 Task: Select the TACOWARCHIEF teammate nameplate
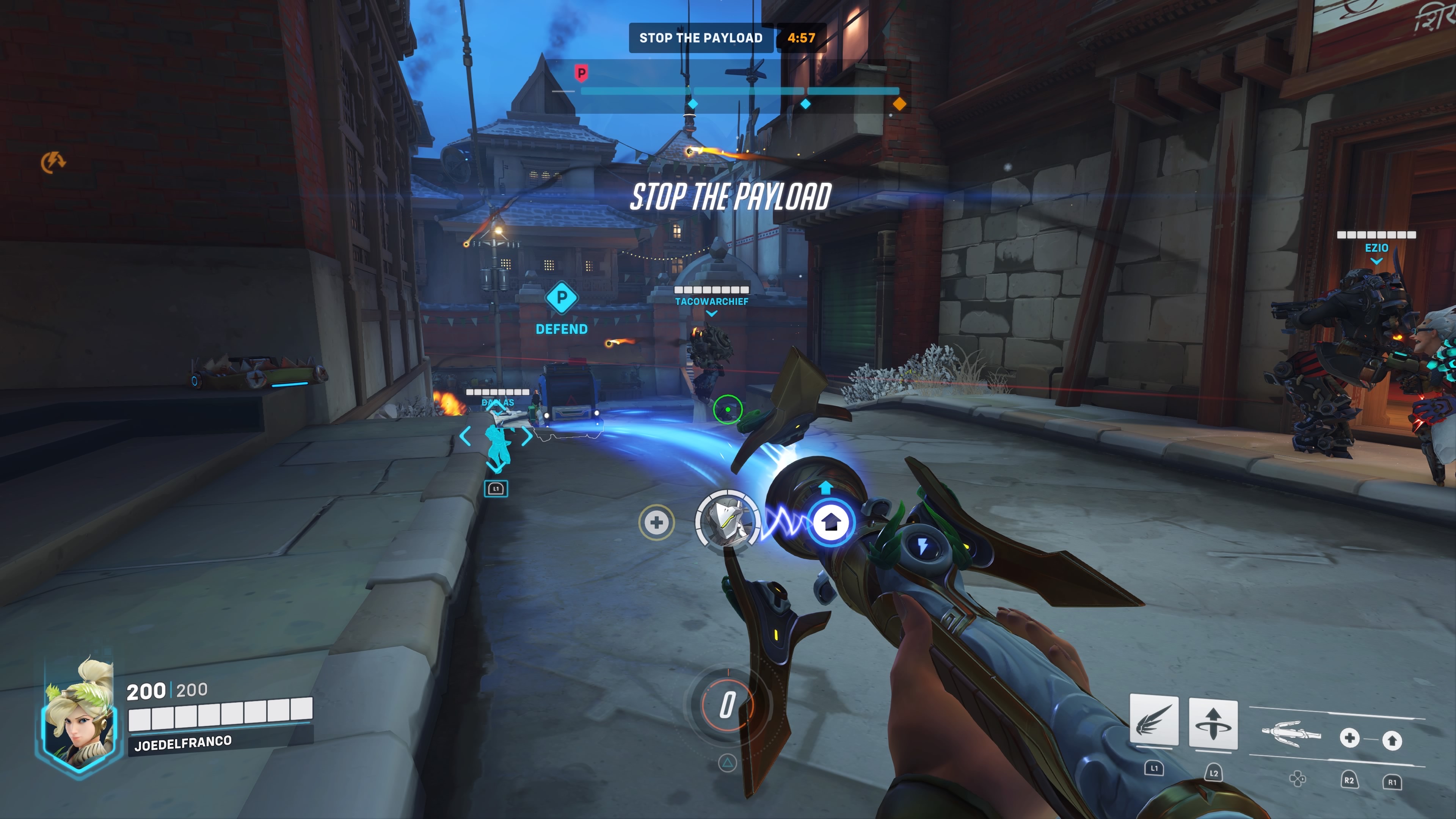711,301
